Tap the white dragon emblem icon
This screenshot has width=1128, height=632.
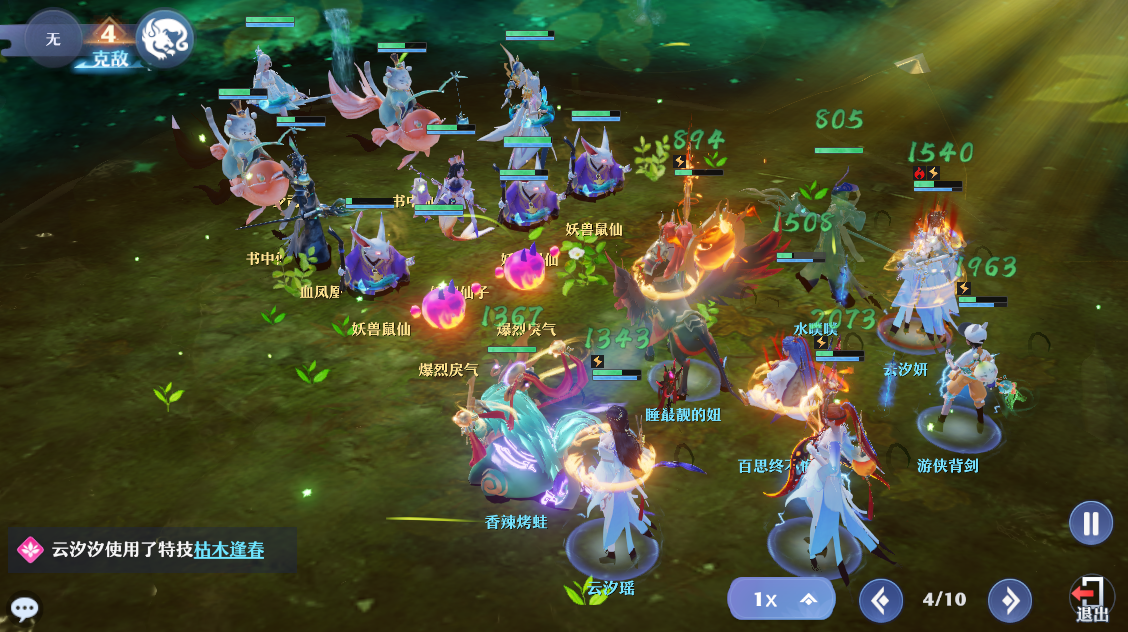coord(164,39)
